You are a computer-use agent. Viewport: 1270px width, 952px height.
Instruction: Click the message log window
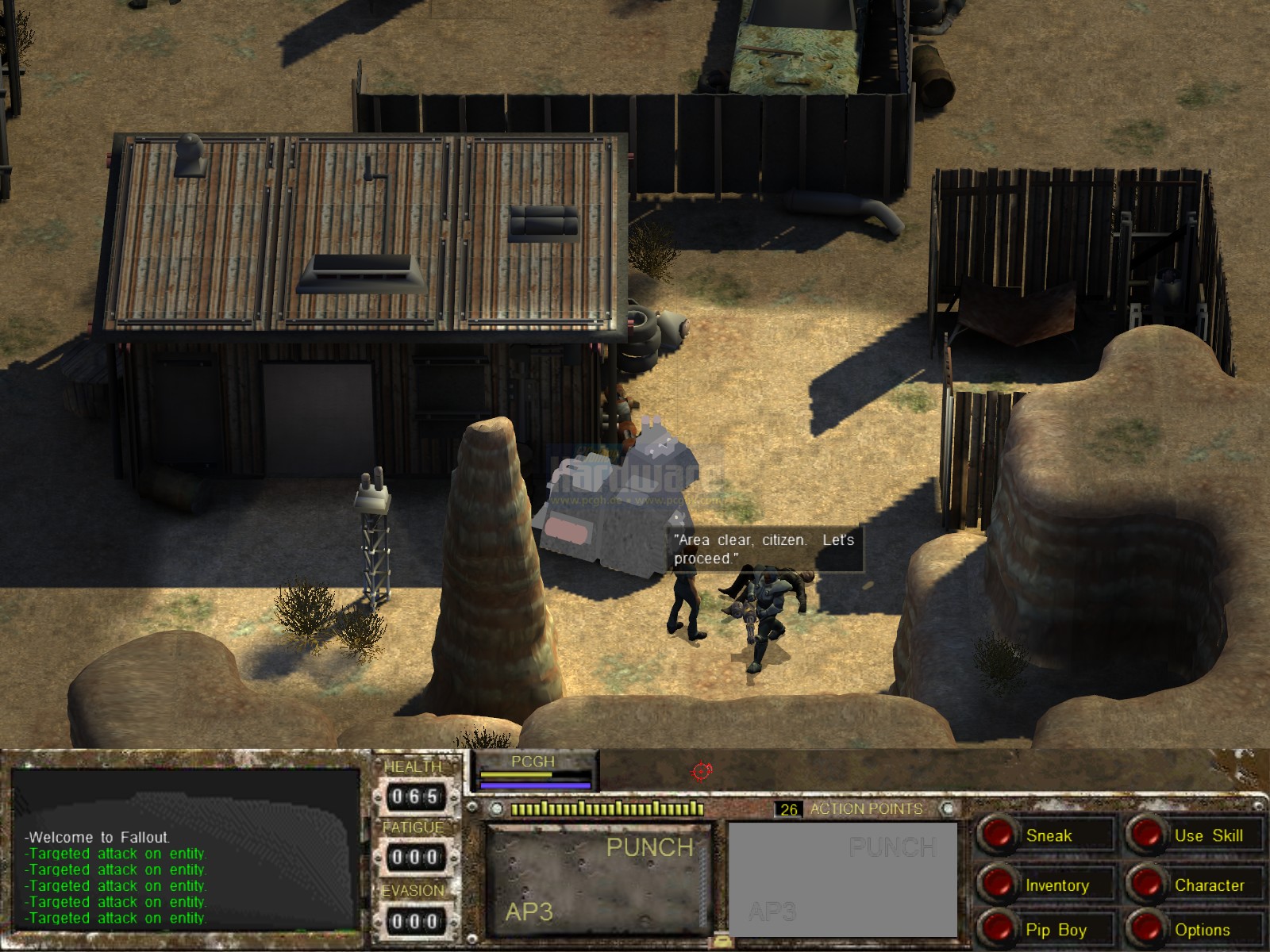pyautogui.click(x=187, y=847)
